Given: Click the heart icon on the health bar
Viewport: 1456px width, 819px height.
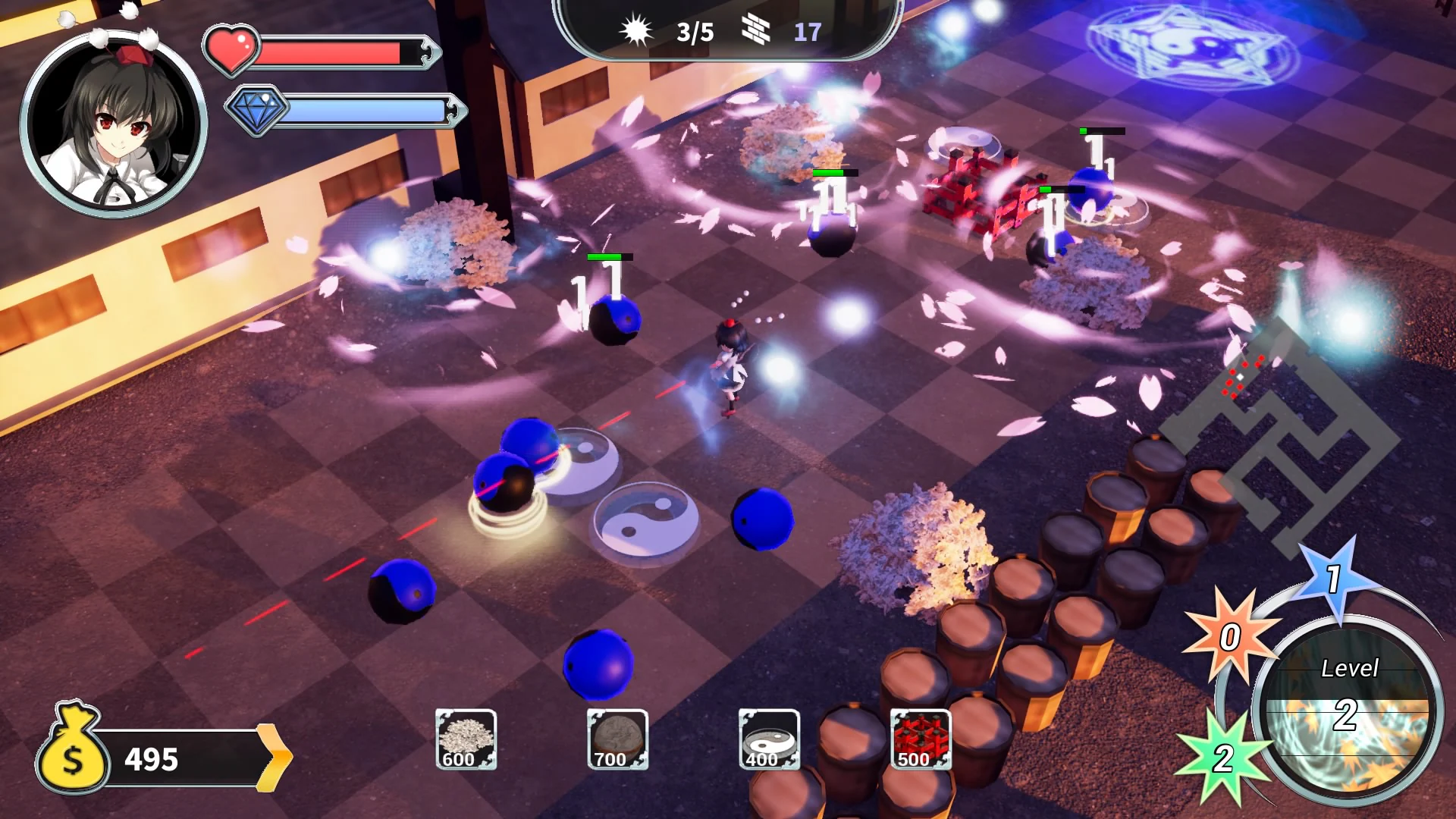Looking at the screenshot, I should (233, 47).
